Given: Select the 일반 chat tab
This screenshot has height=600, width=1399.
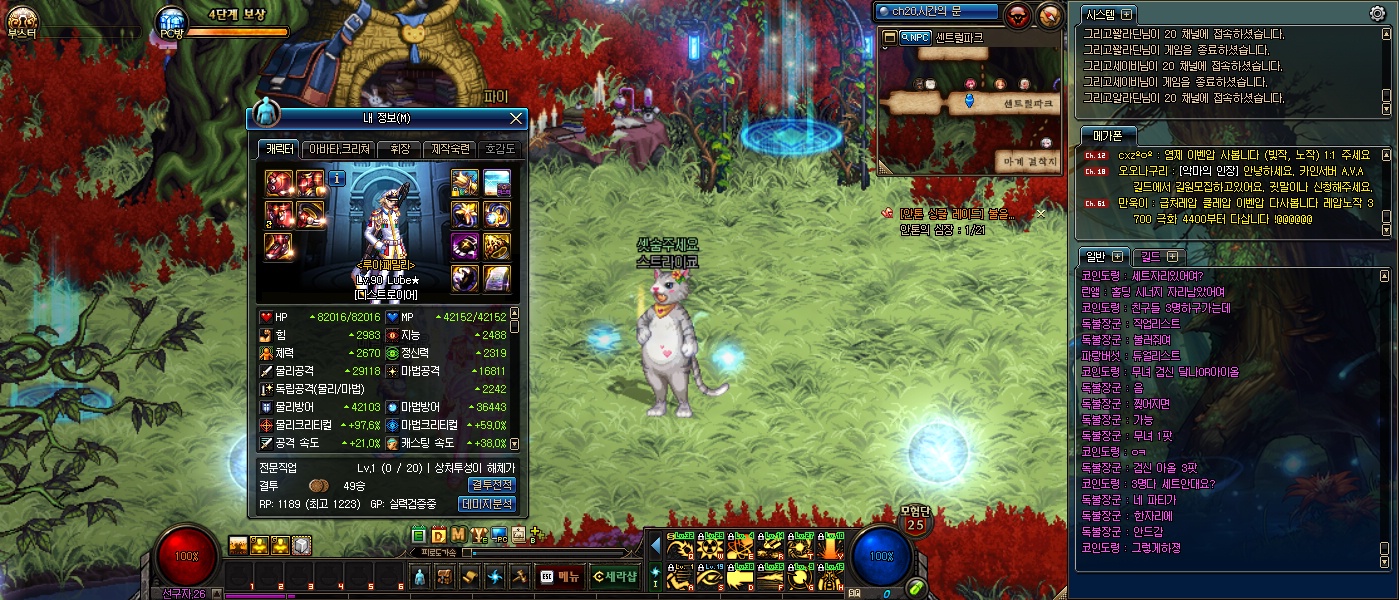Looking at the screenshot, I should (1103, 256).
